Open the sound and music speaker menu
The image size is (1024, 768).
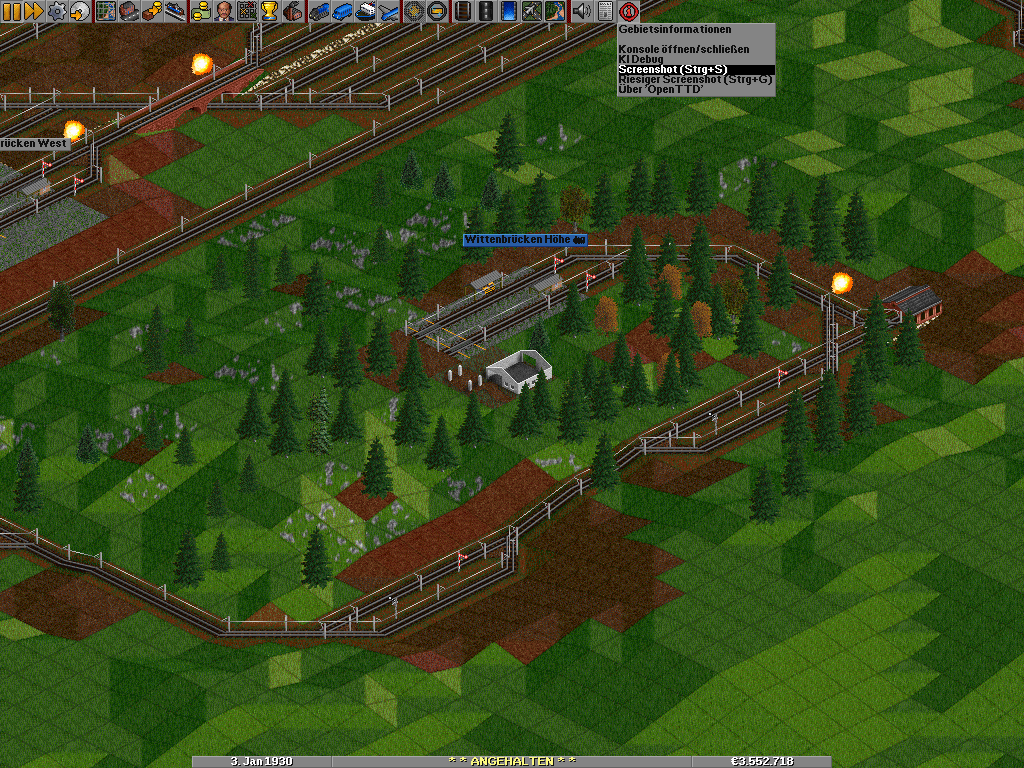point(581,11)
